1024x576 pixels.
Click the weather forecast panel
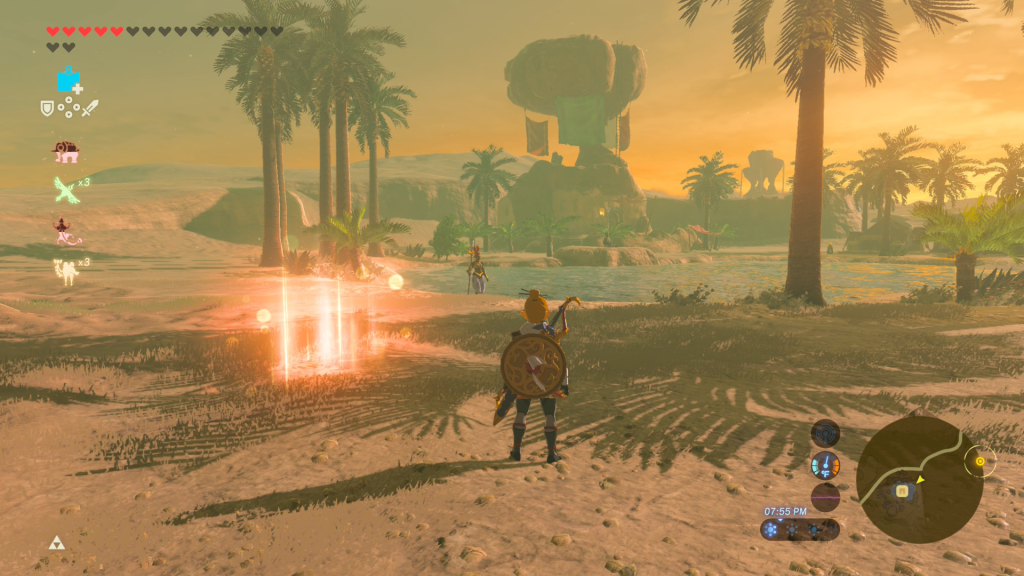click(800, 530)
